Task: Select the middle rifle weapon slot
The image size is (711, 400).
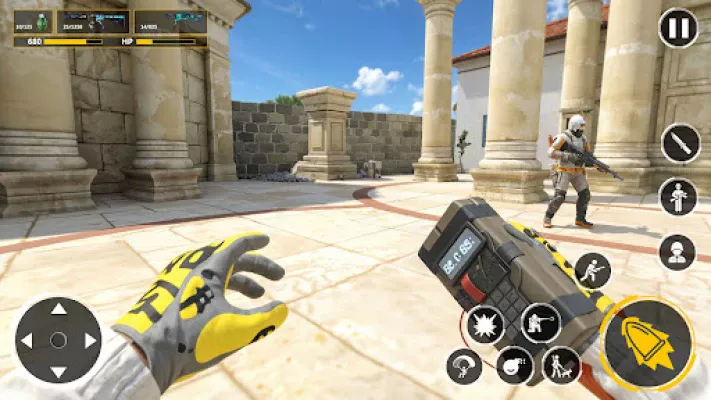Action: pyautogui.click(x=94, y=22)
